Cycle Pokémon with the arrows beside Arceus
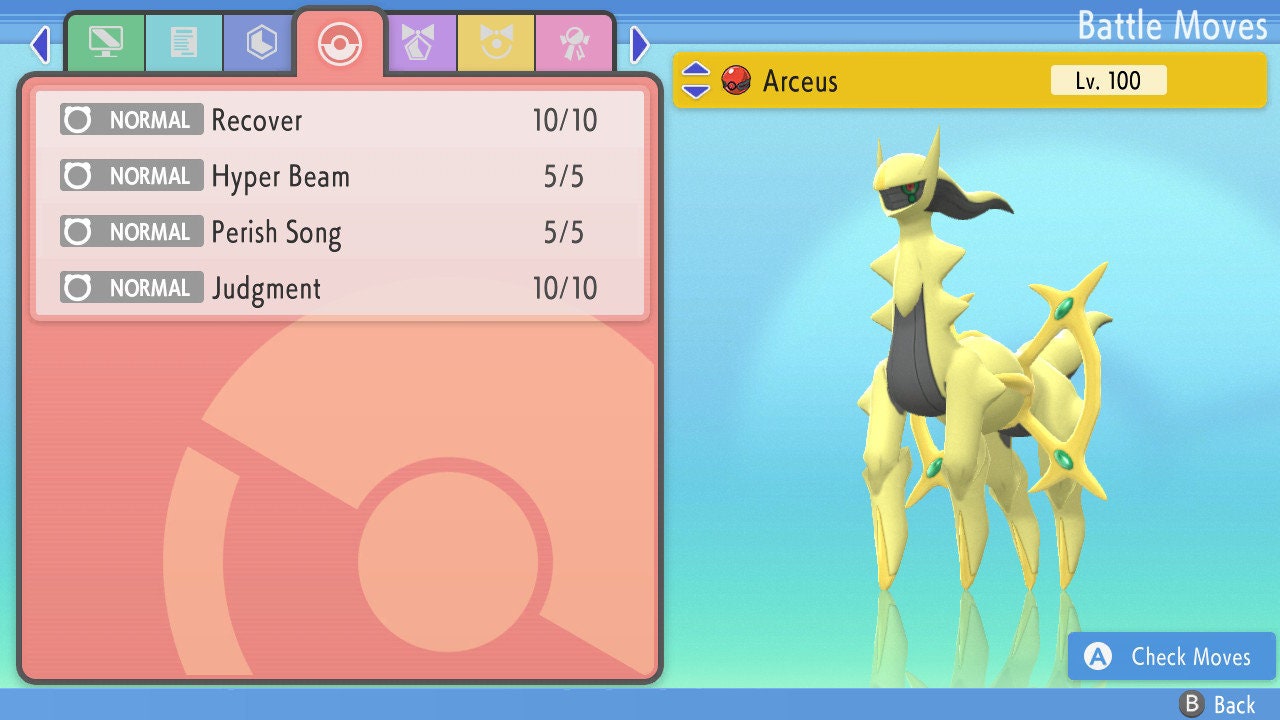1280x720 pixels. pos(696,80)
